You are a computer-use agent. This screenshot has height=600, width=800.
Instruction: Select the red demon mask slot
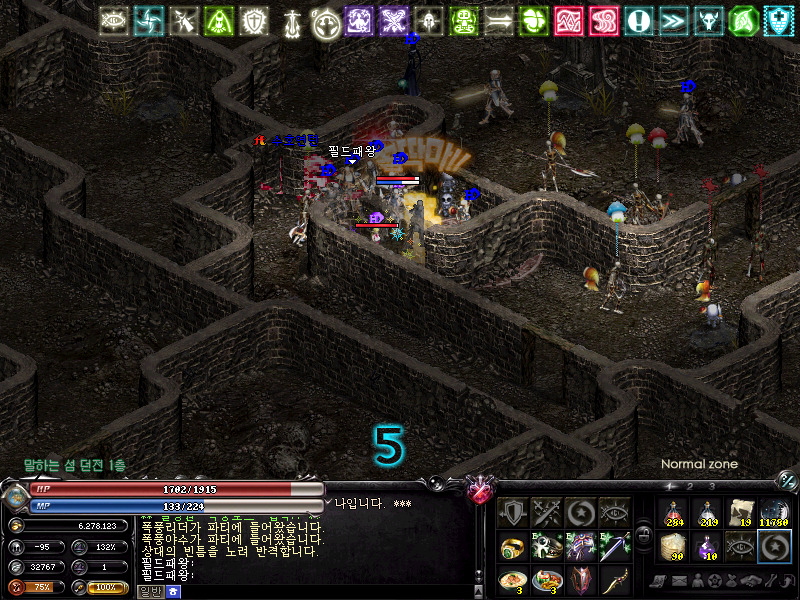(581, 580)
